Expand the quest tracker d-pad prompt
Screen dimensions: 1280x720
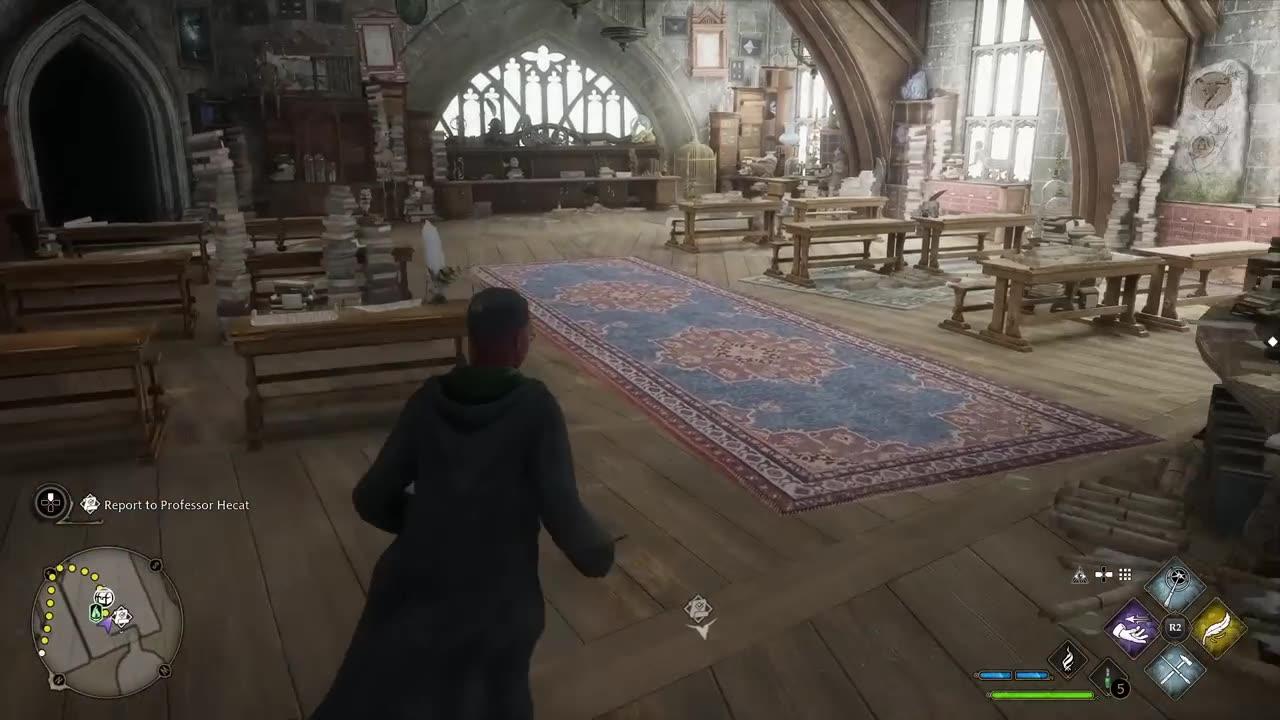coord(49,503)
